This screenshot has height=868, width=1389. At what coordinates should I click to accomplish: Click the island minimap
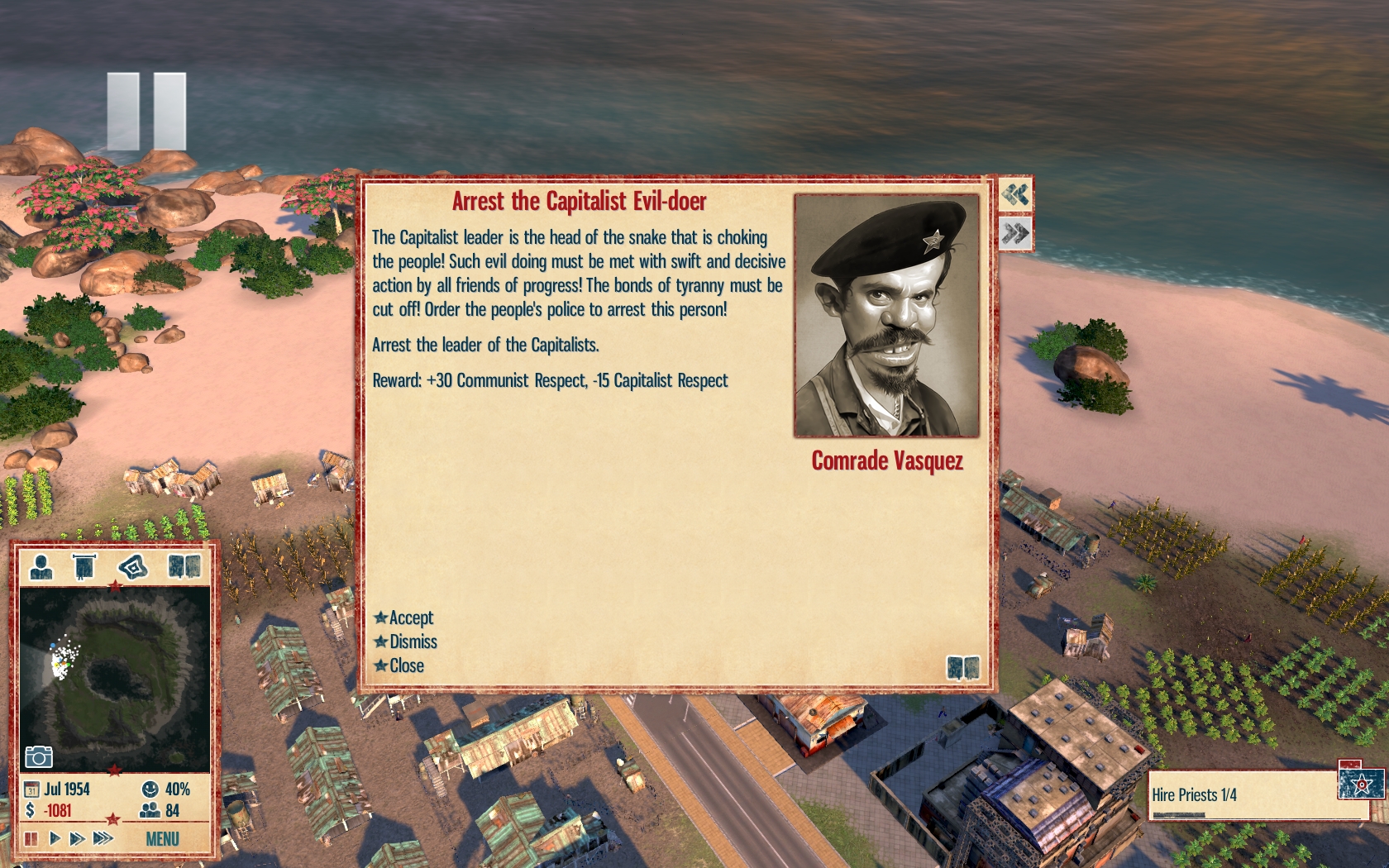click(114, 678)
